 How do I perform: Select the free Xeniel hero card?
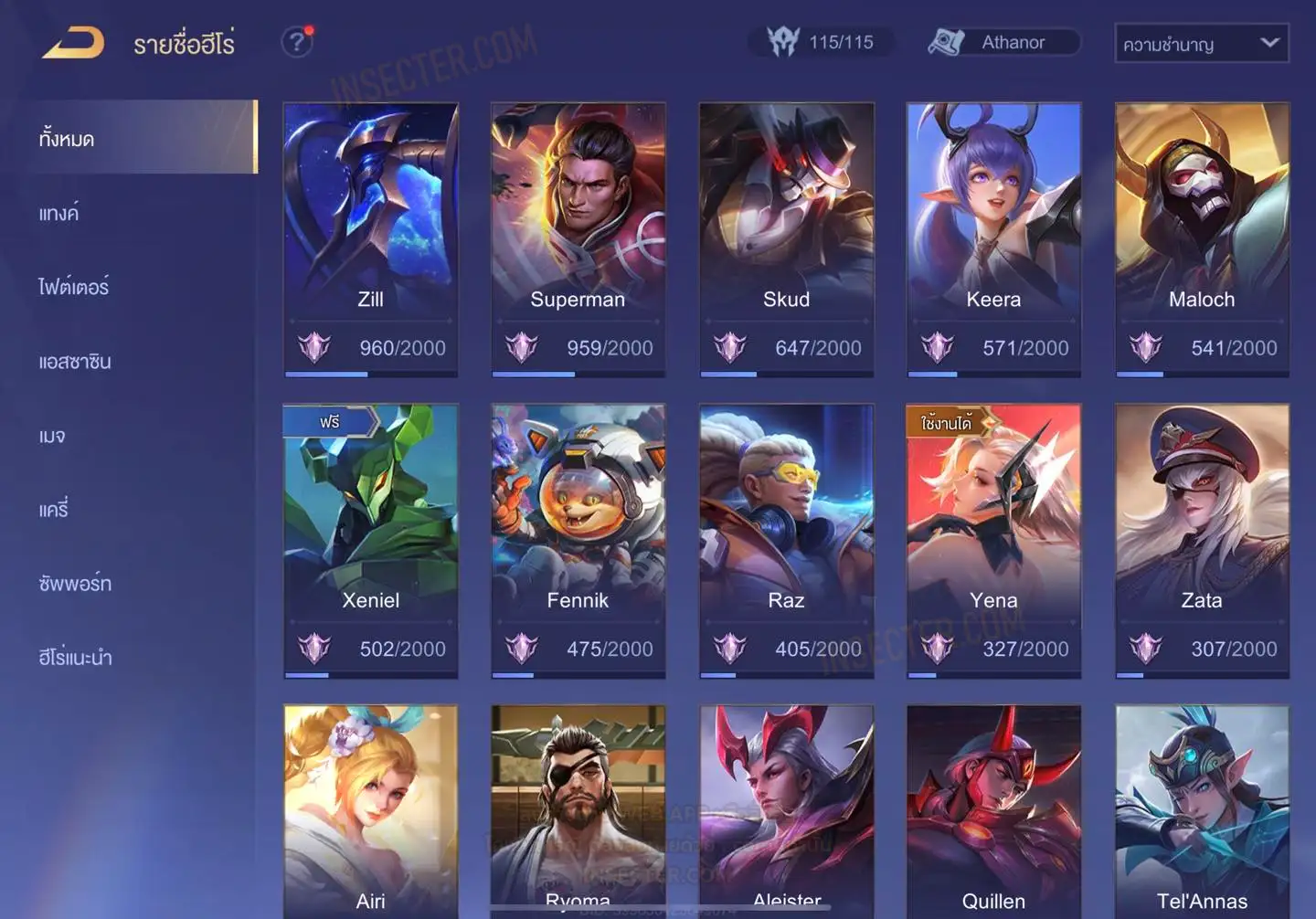coord(370,539)
